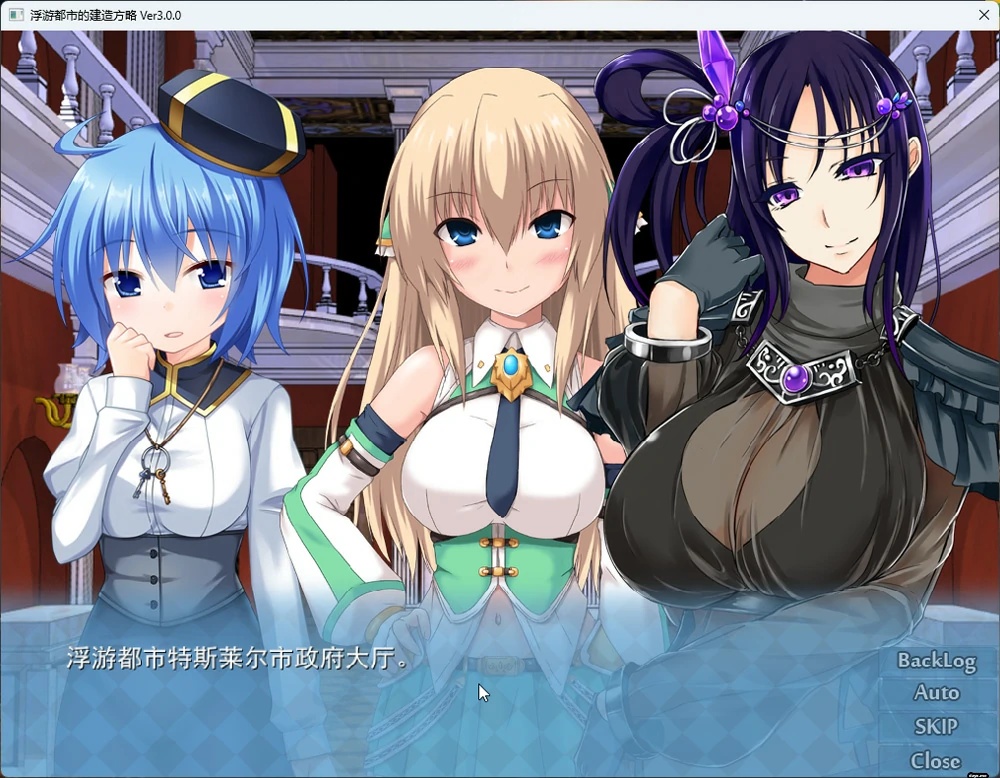Image resolution: width=1000 pixels, height=778 pixels.
Task: Enable Auto text advance
Action: coord(935,692)
